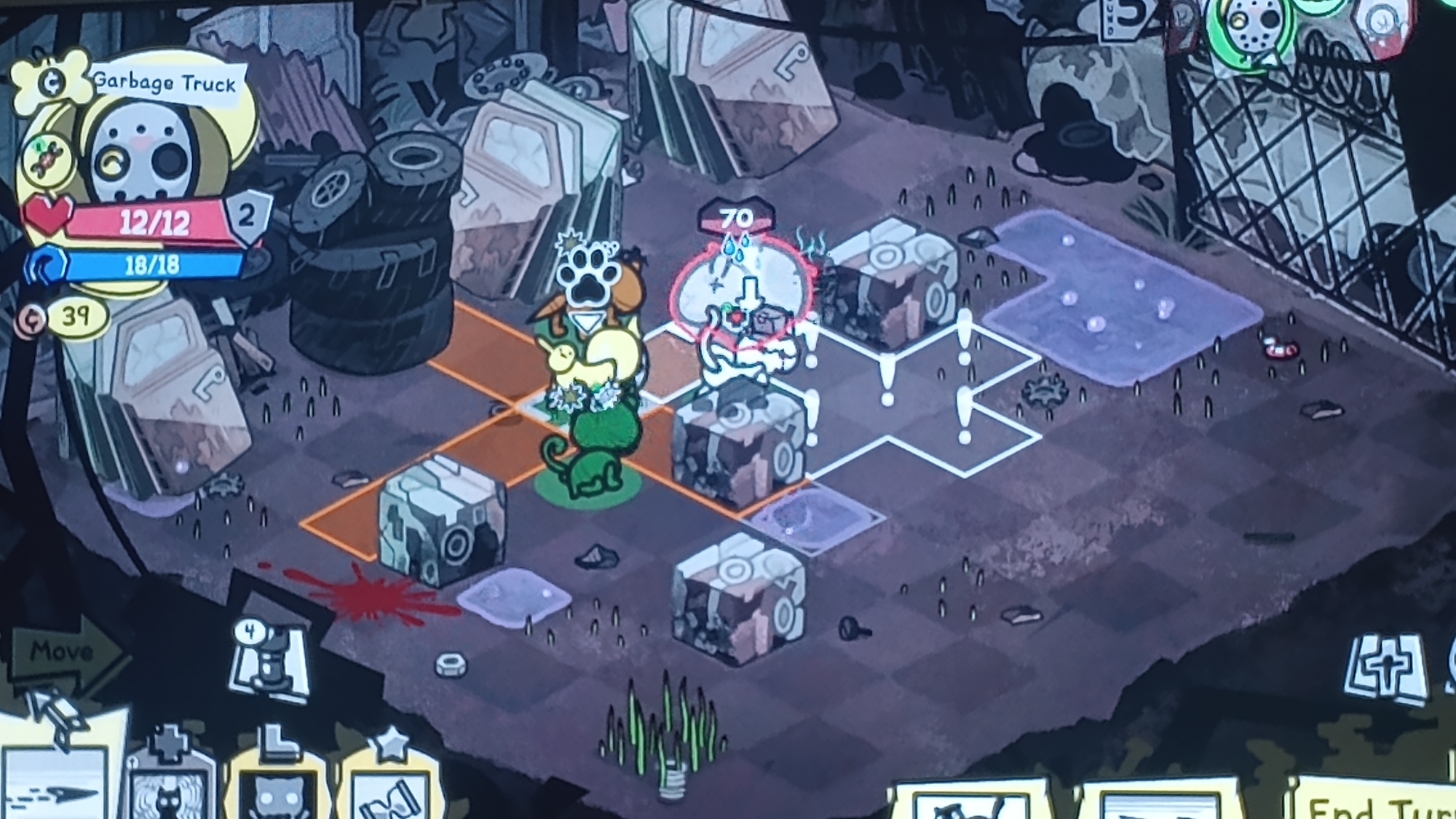
Task: Open the cross spellbook icon
Action: click(1386, 670)
